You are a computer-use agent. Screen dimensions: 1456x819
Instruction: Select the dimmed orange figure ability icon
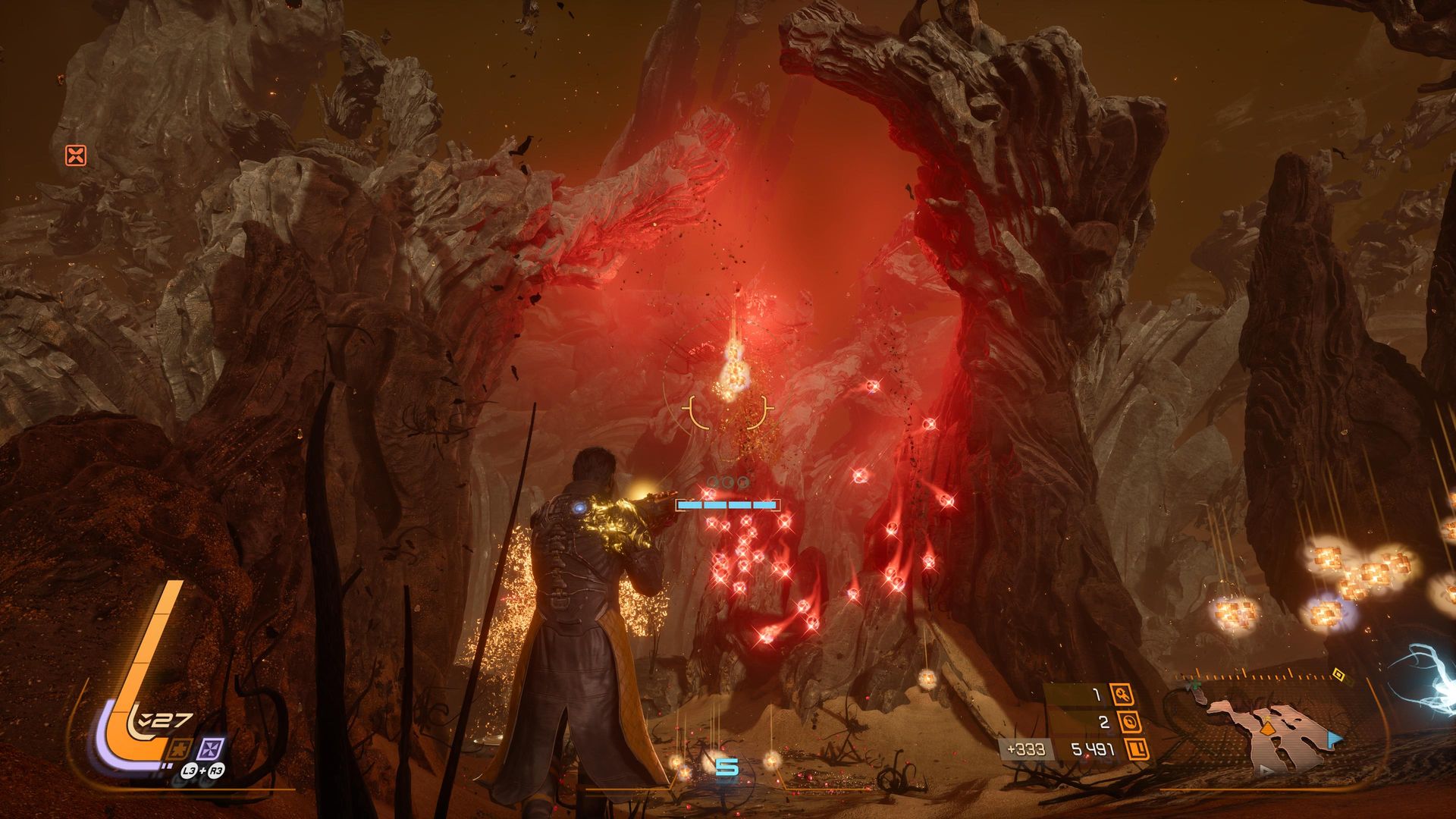tap(180, 749)
